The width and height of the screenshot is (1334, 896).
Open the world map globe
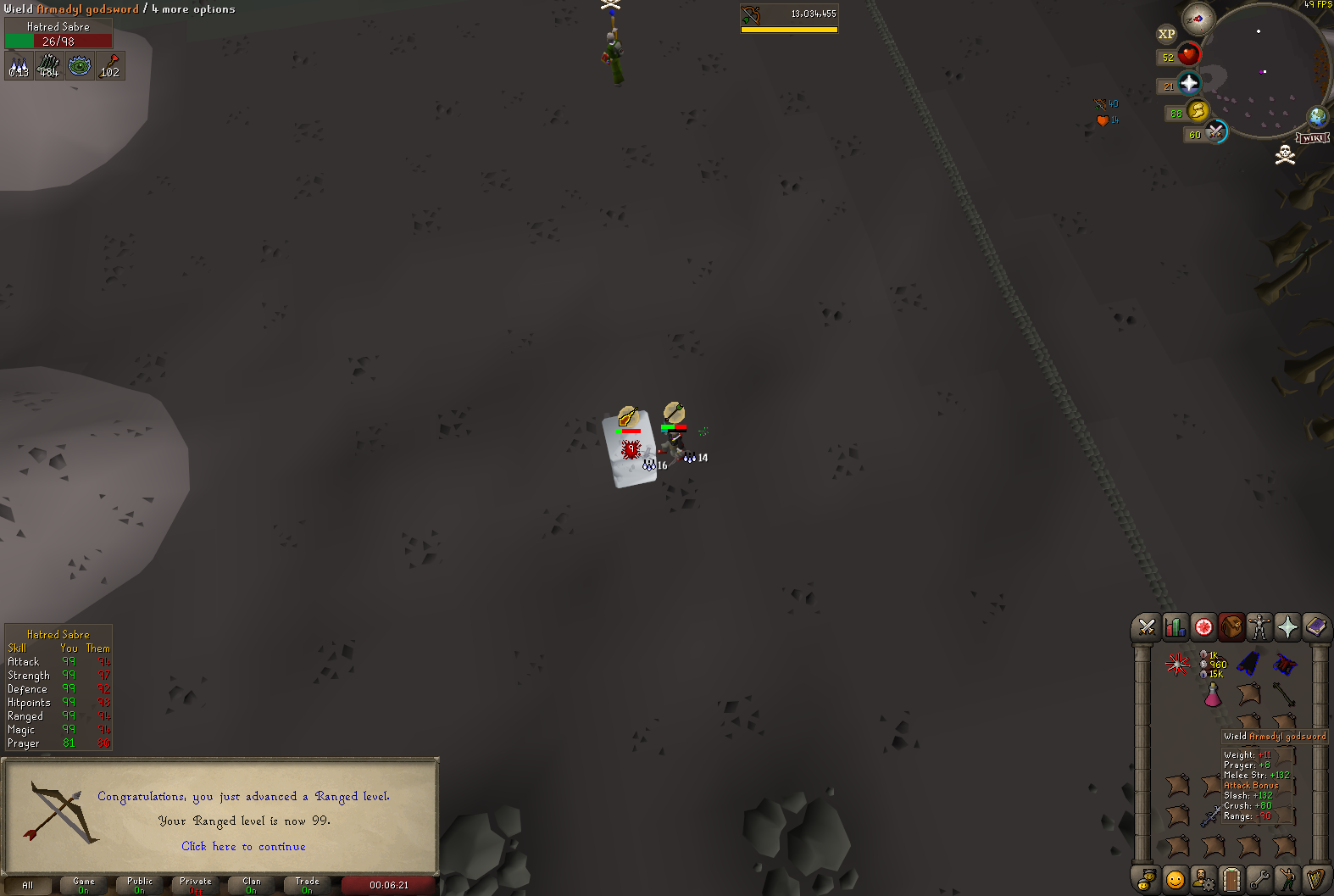tap(1317, 116)
